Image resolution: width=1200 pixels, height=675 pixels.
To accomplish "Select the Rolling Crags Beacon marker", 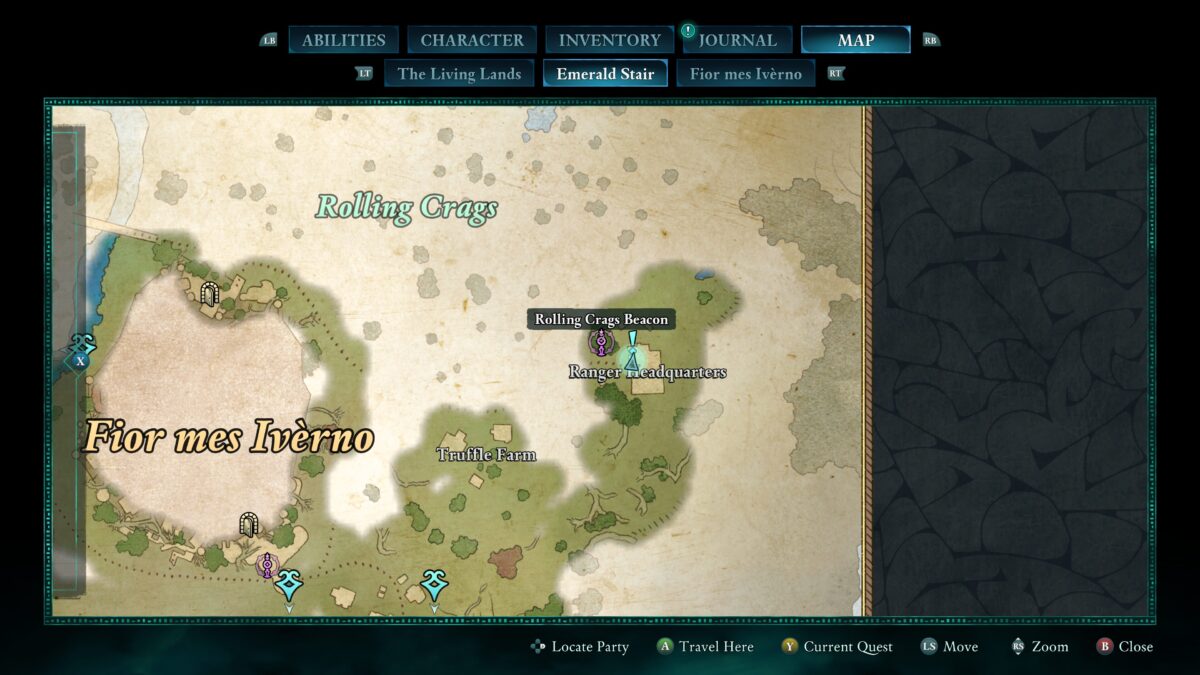I will 601,343.
